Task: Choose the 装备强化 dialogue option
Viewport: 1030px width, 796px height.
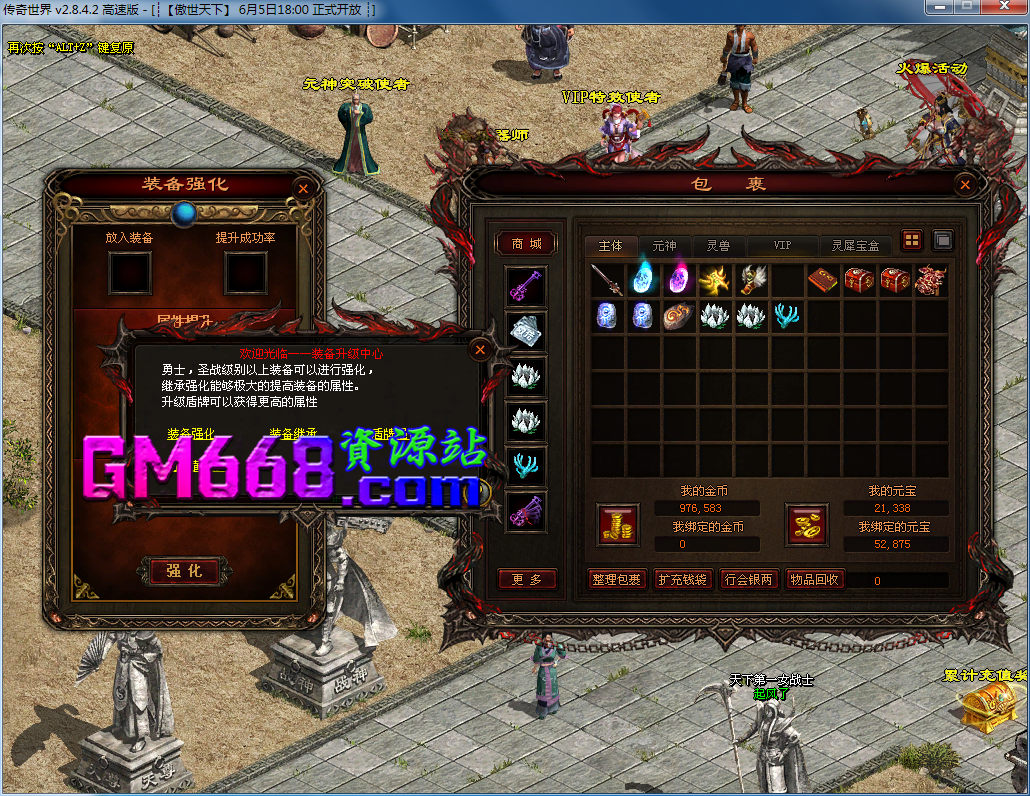Action: coord(191,434)
